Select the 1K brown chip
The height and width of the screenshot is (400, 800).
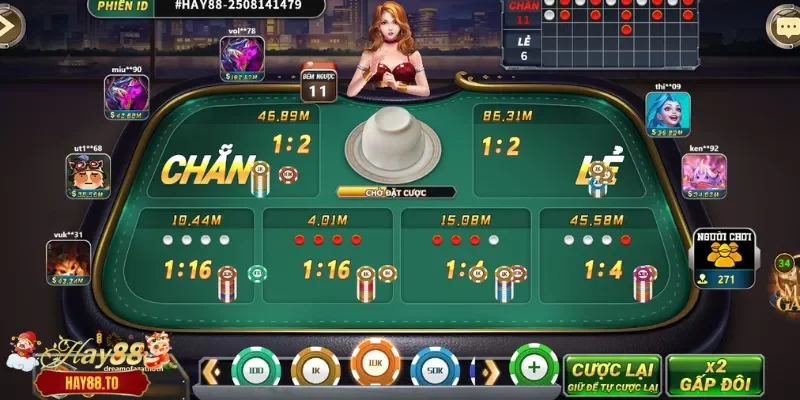pos(315,370)
